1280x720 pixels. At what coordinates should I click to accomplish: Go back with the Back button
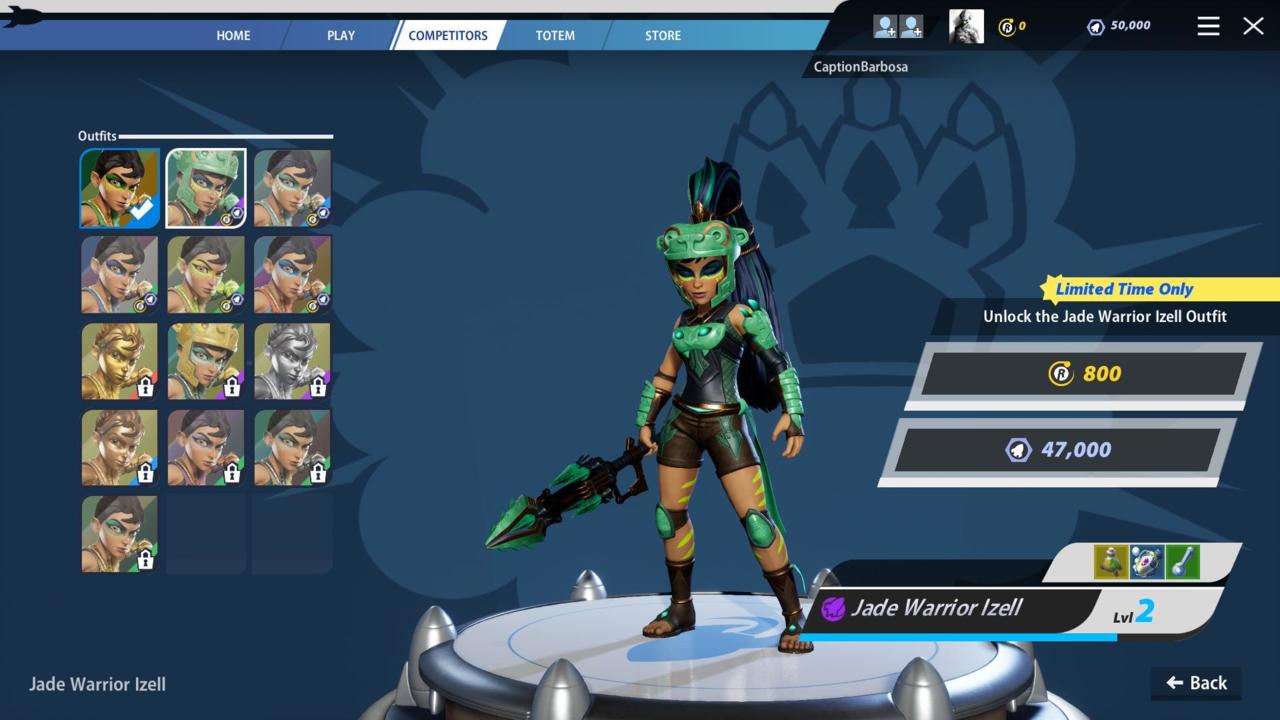click(1196, 683)
